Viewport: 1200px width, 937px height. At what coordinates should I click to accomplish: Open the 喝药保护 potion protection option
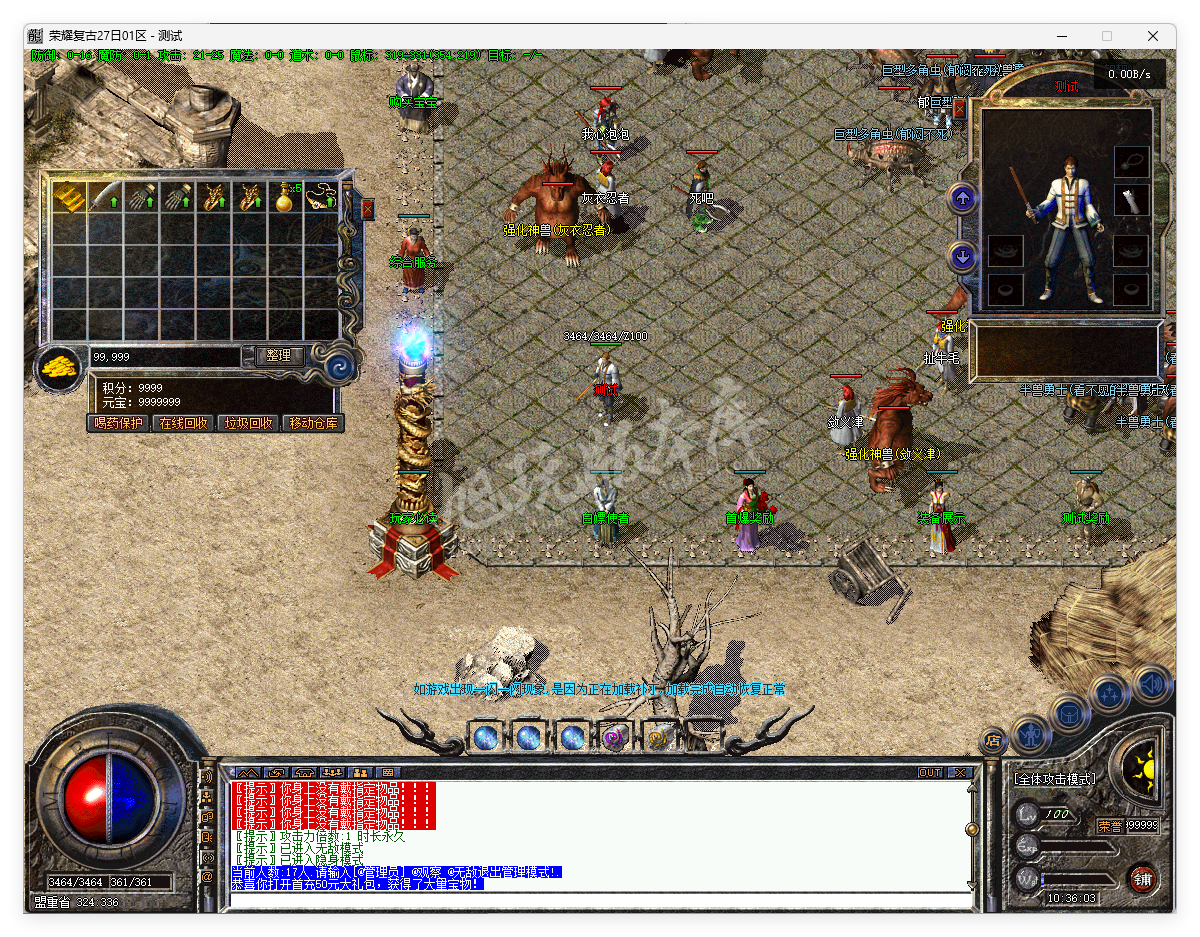point(118,423)
